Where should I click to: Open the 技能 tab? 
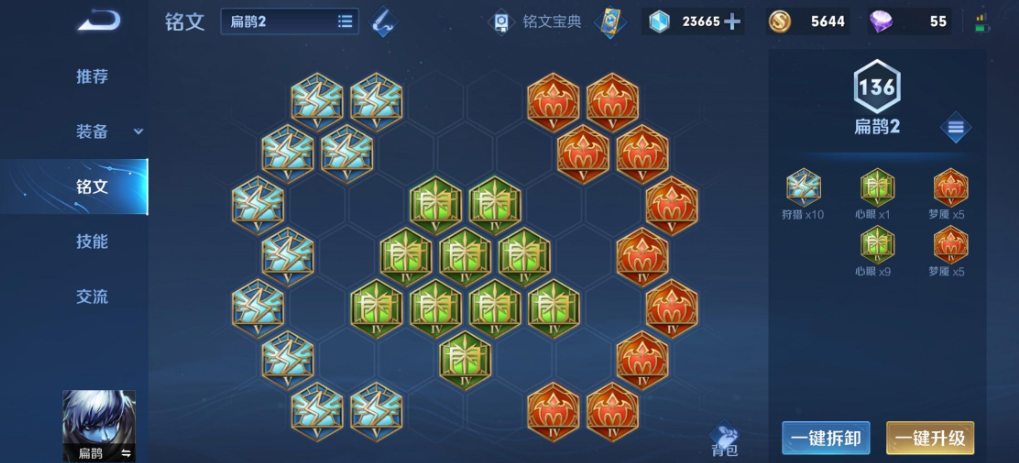tap(92, 242)
